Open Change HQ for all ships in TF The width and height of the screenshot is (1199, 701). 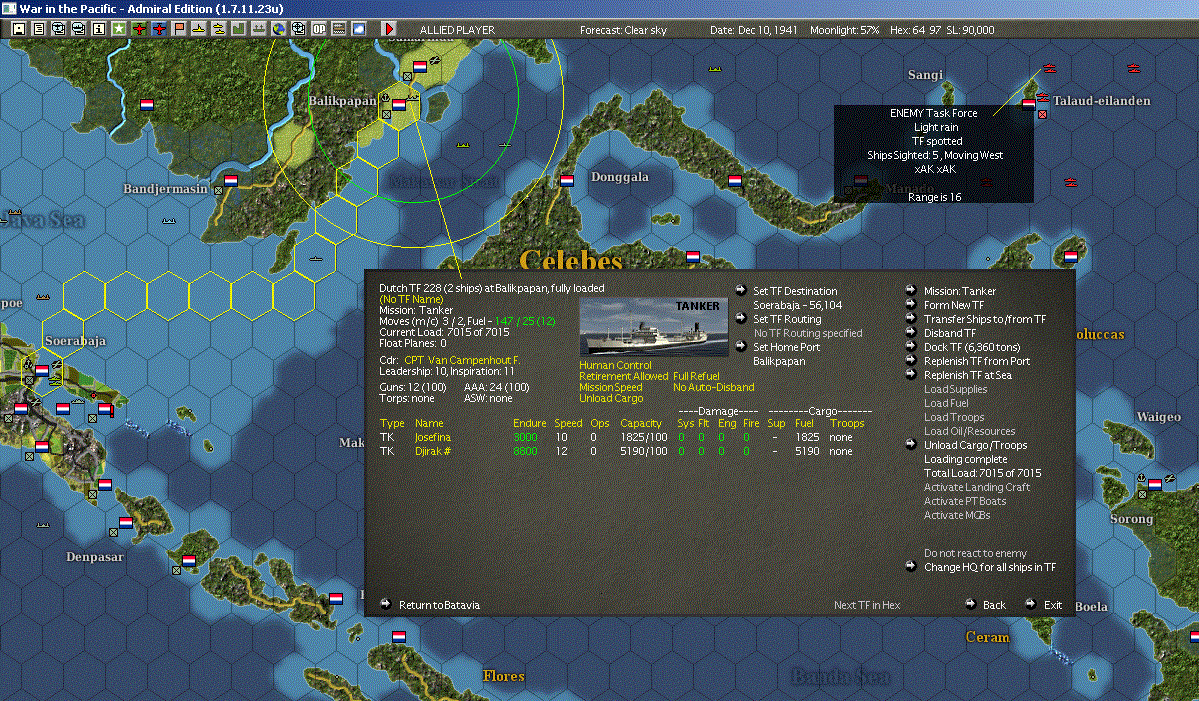coord(989,567)
